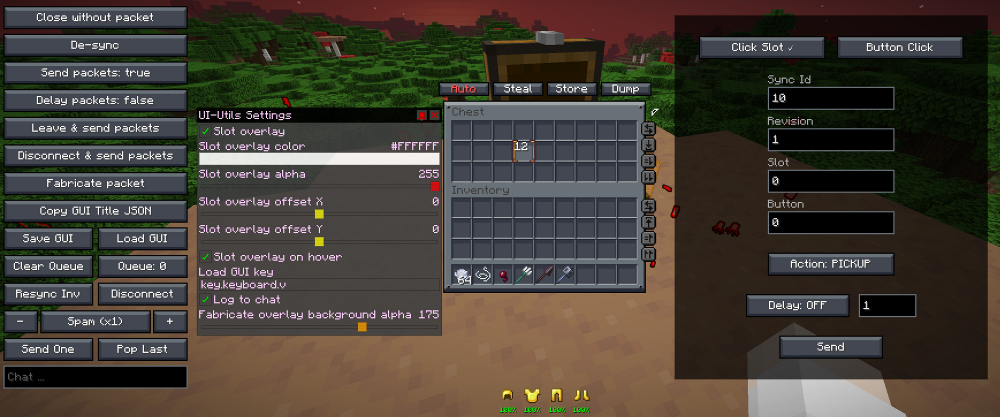The image size is (1000, 417).
Task: Load the saved GUI
Action: pos(142,239)
